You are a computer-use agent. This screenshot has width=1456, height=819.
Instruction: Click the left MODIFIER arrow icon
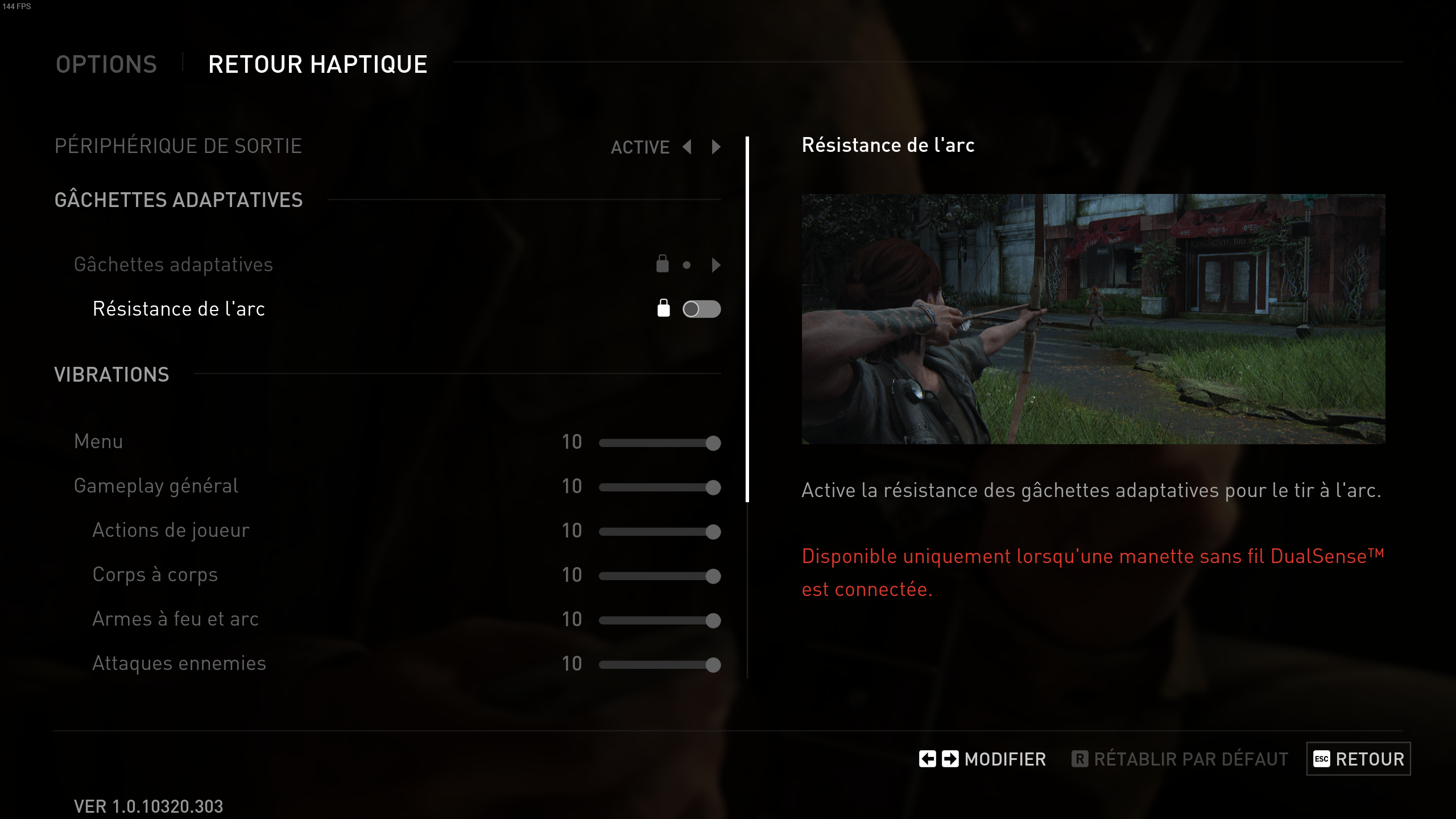click(x=927, y=759)
